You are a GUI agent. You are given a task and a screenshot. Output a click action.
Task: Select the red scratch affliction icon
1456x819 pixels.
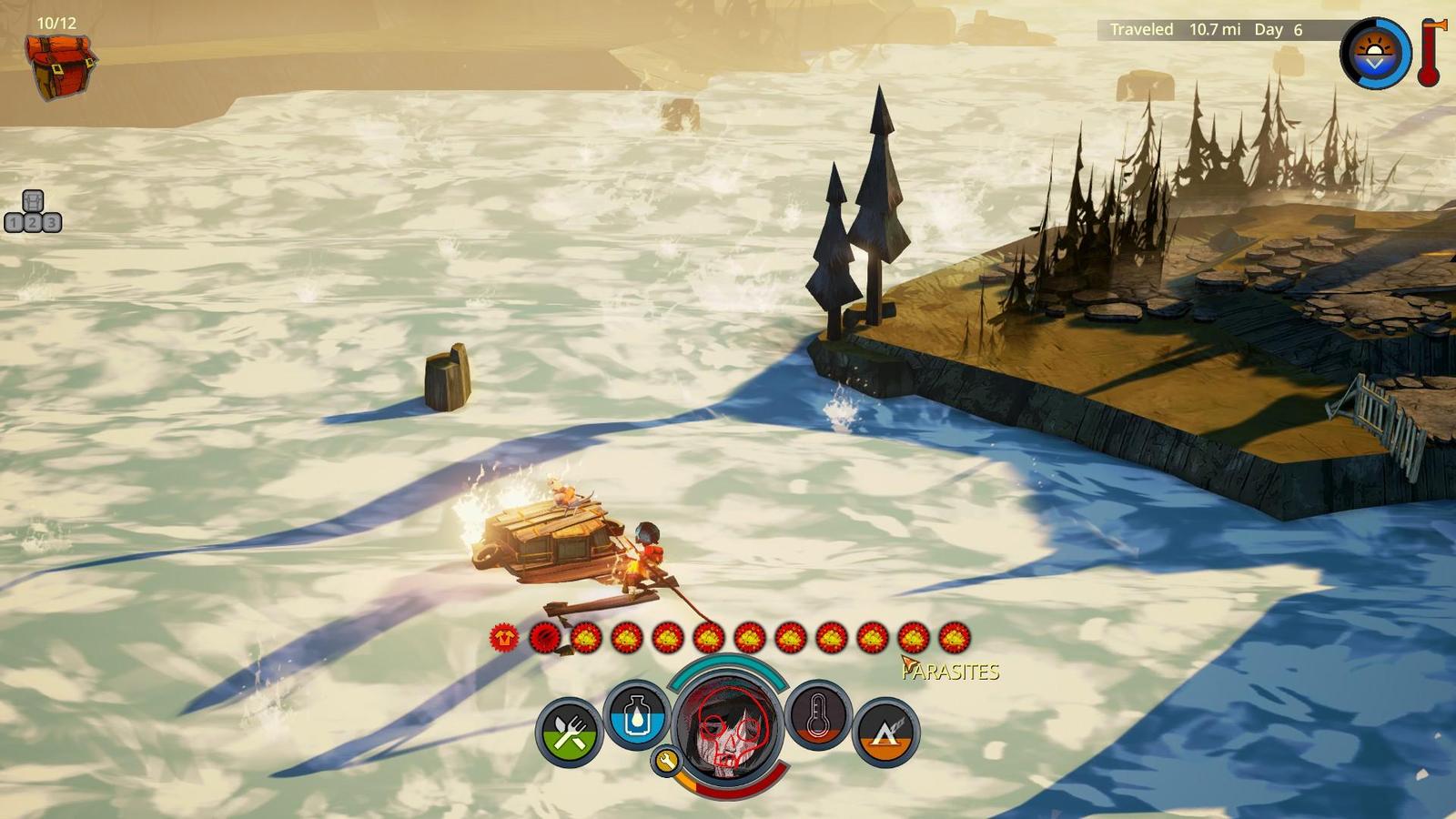coord(544,638)
